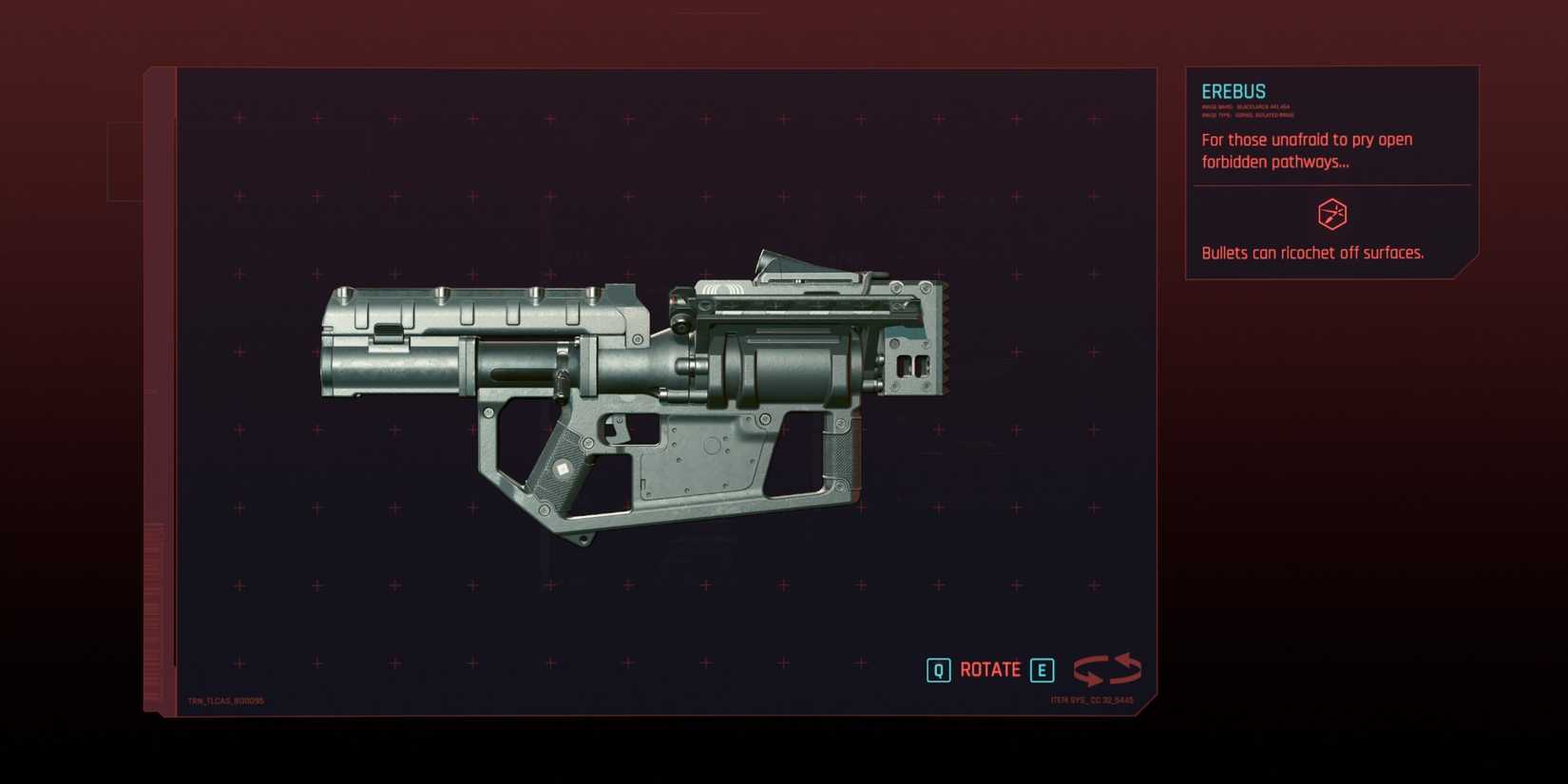
Task: Click the E keybind icon
Action: coord(1042,670)
